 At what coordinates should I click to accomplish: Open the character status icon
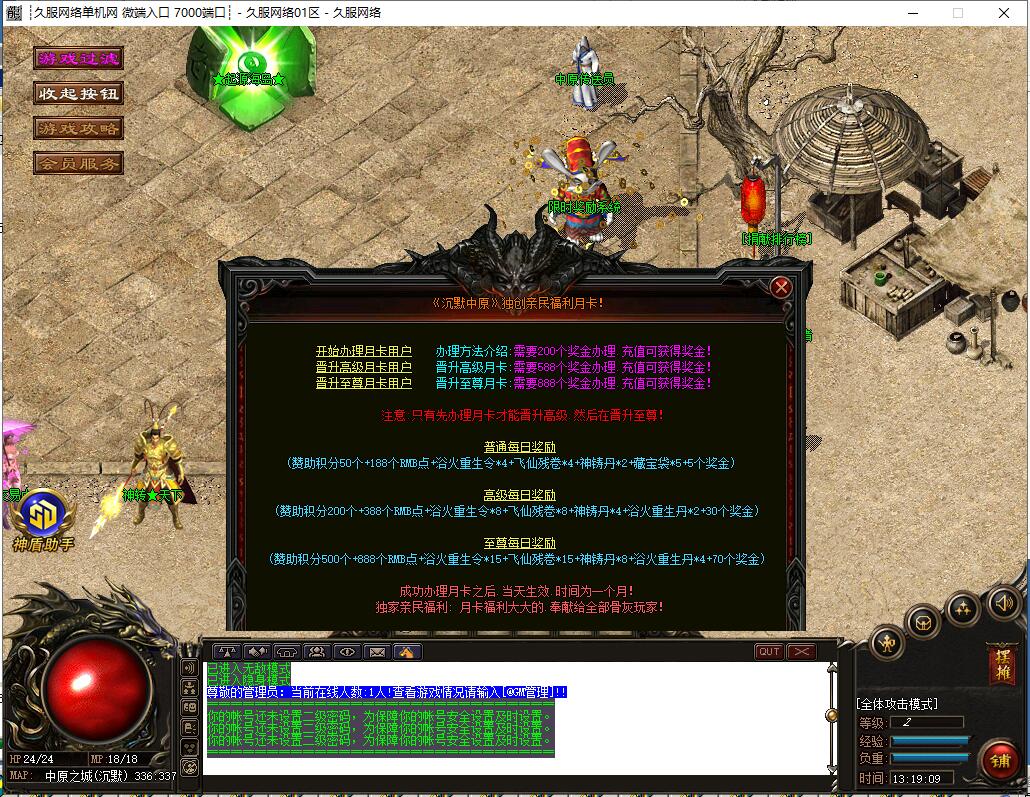888,643
